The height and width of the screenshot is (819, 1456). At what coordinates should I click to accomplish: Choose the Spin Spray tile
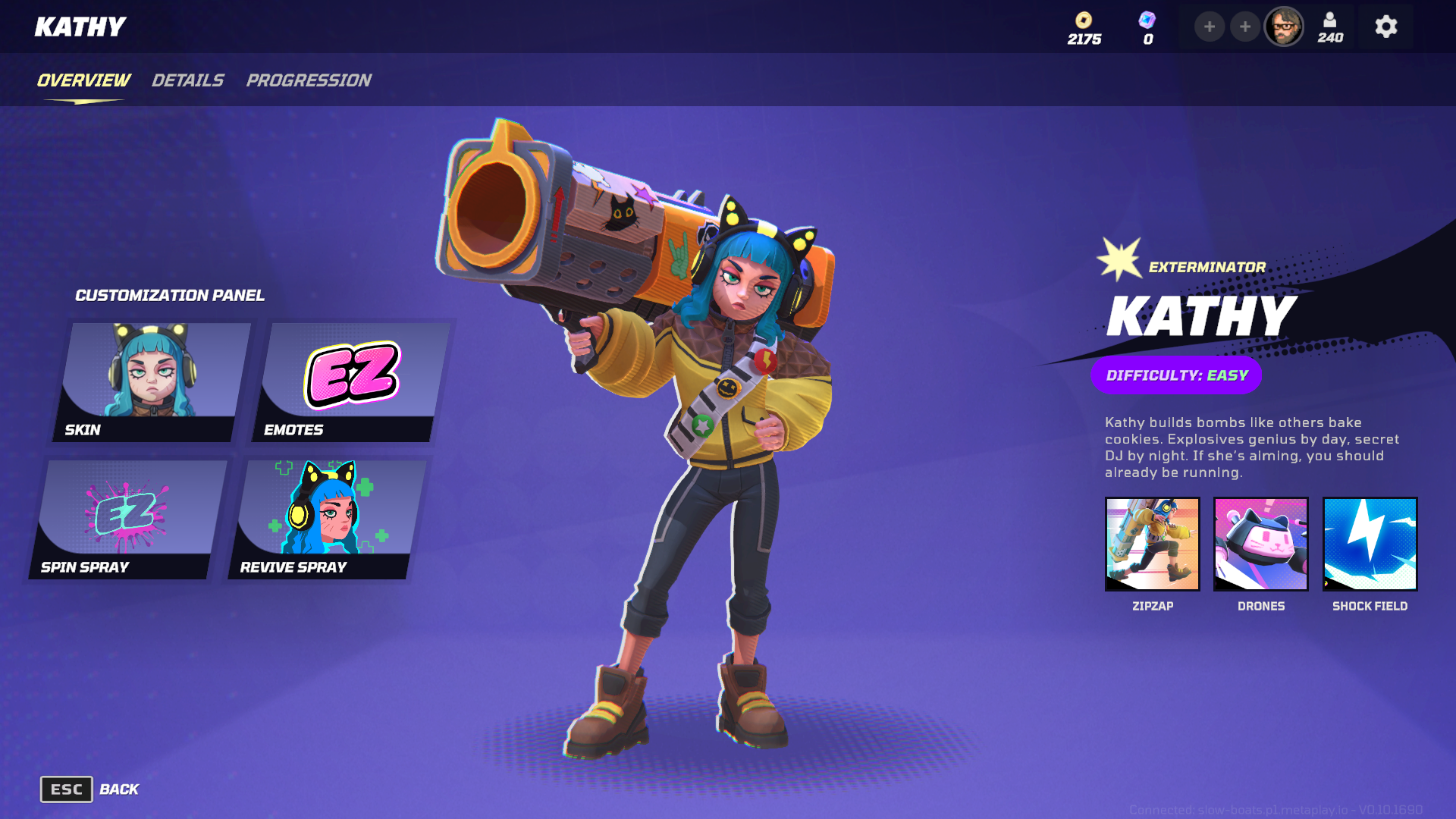point(129,519)
